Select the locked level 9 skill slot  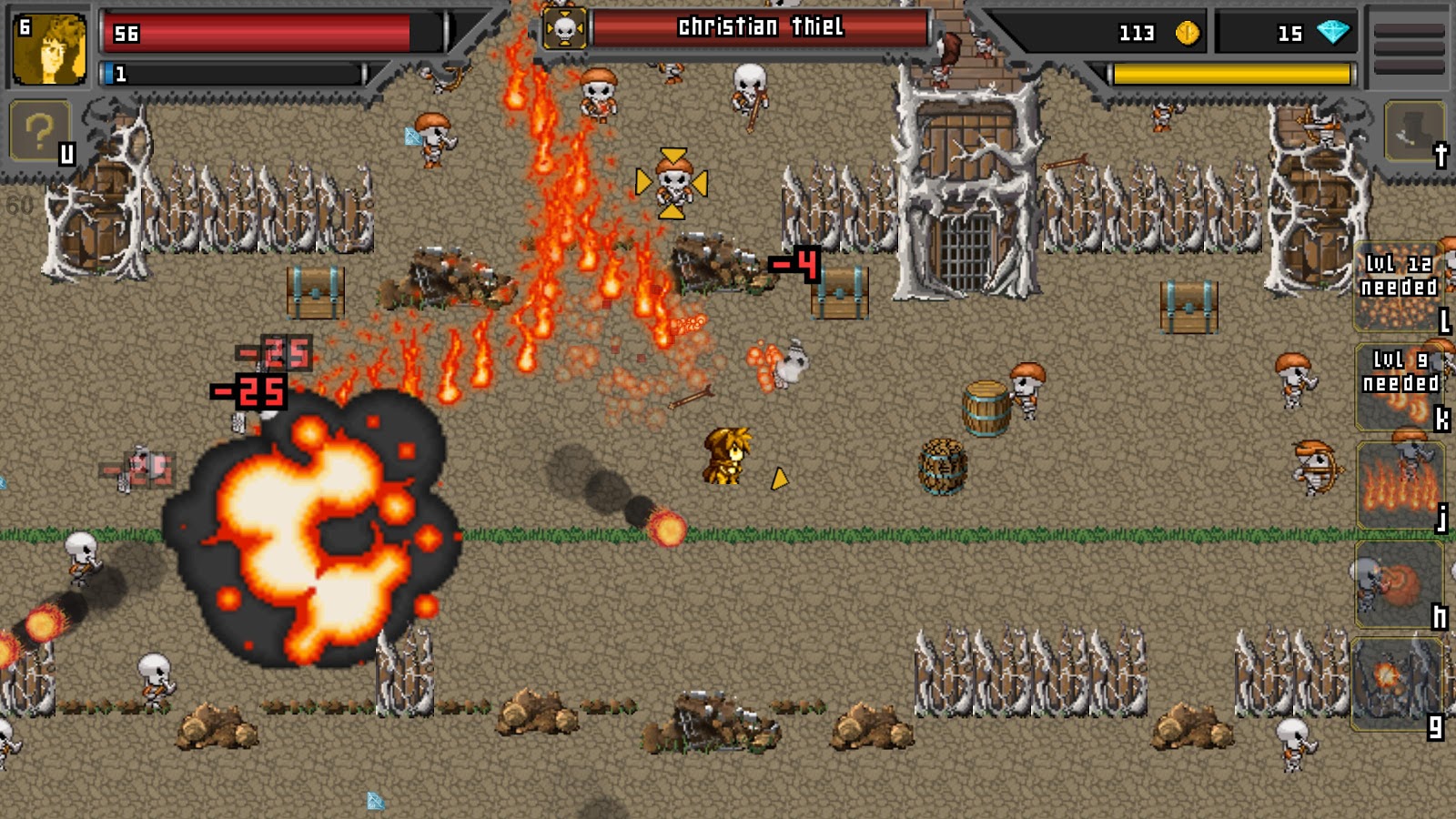(1399, 386)
